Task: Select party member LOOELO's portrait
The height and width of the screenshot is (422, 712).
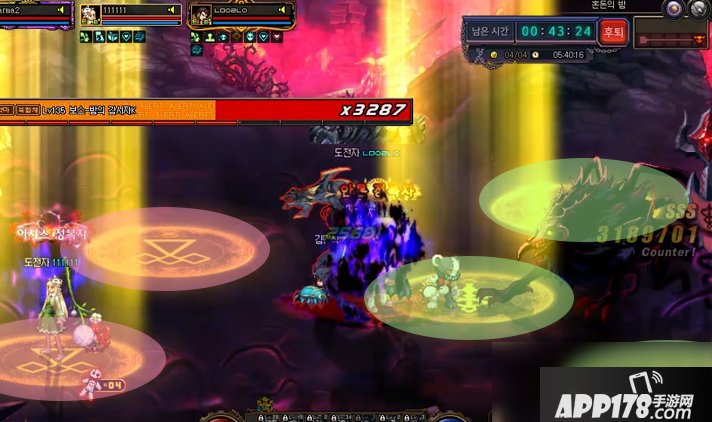Action: pos(200,15)
